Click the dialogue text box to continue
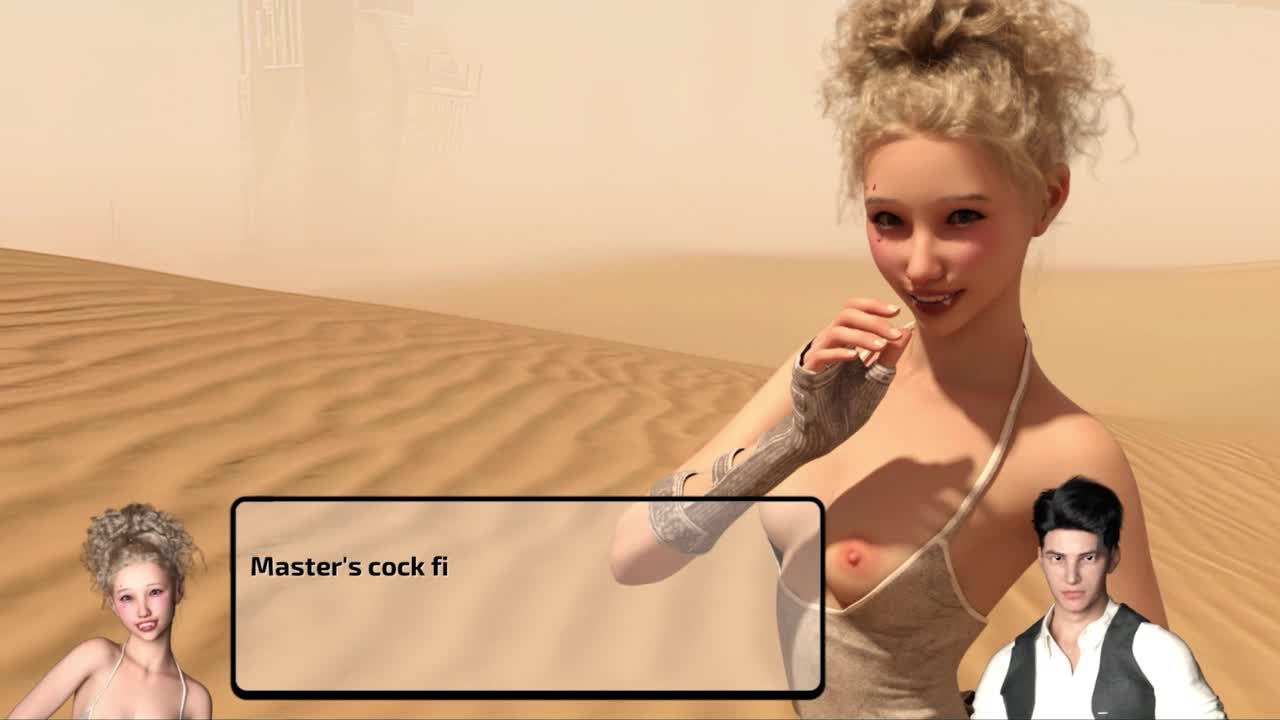 (527, 597)
